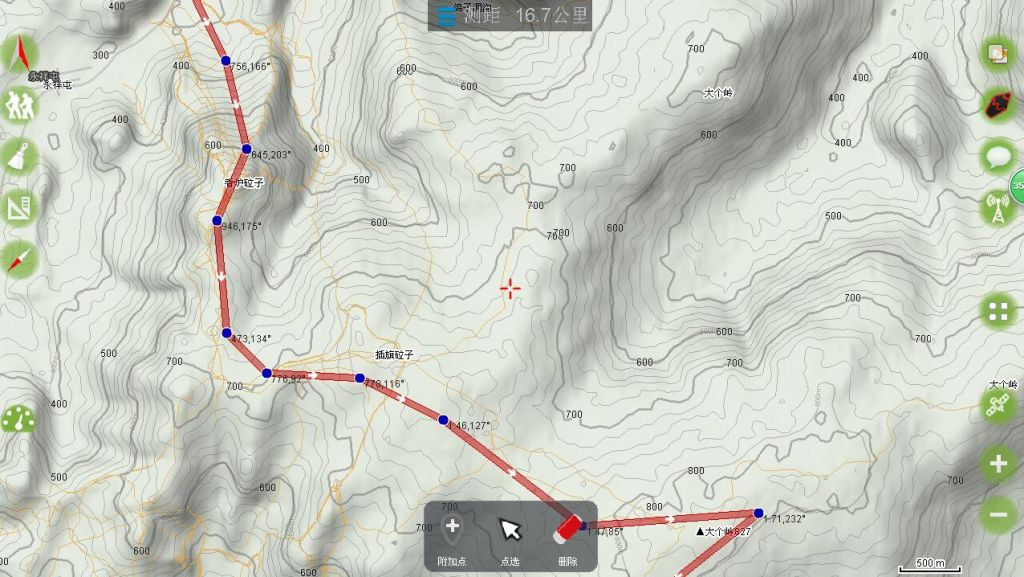Zoom out with the minus button
This screenshot has width=1024, height=577.
tap(998, 514)
